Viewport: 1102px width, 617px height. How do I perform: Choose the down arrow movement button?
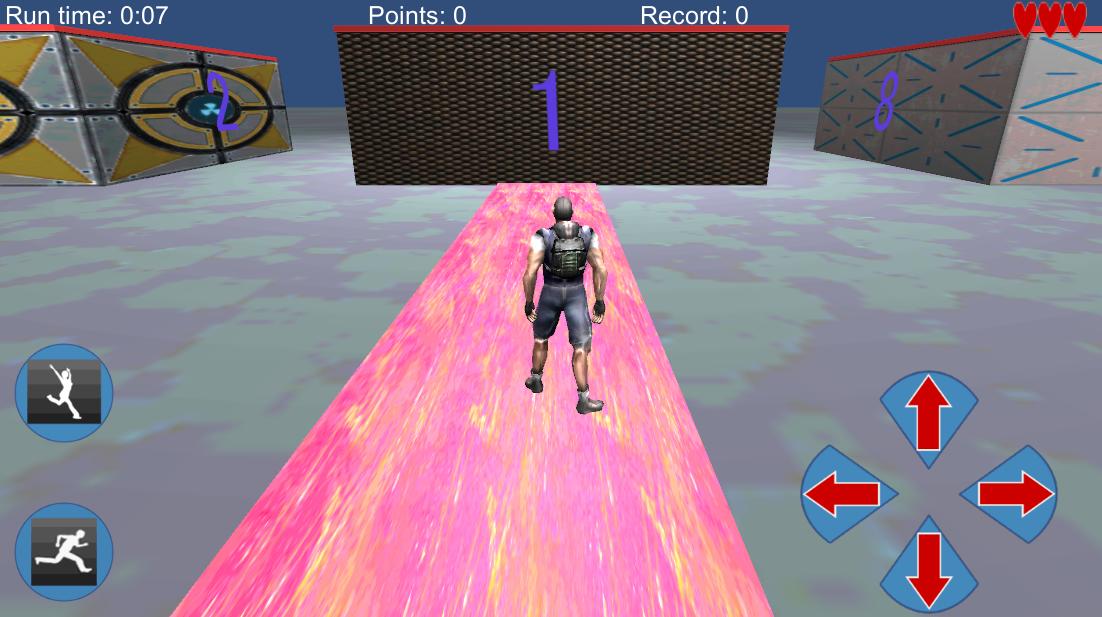click(x=928, y=566)
